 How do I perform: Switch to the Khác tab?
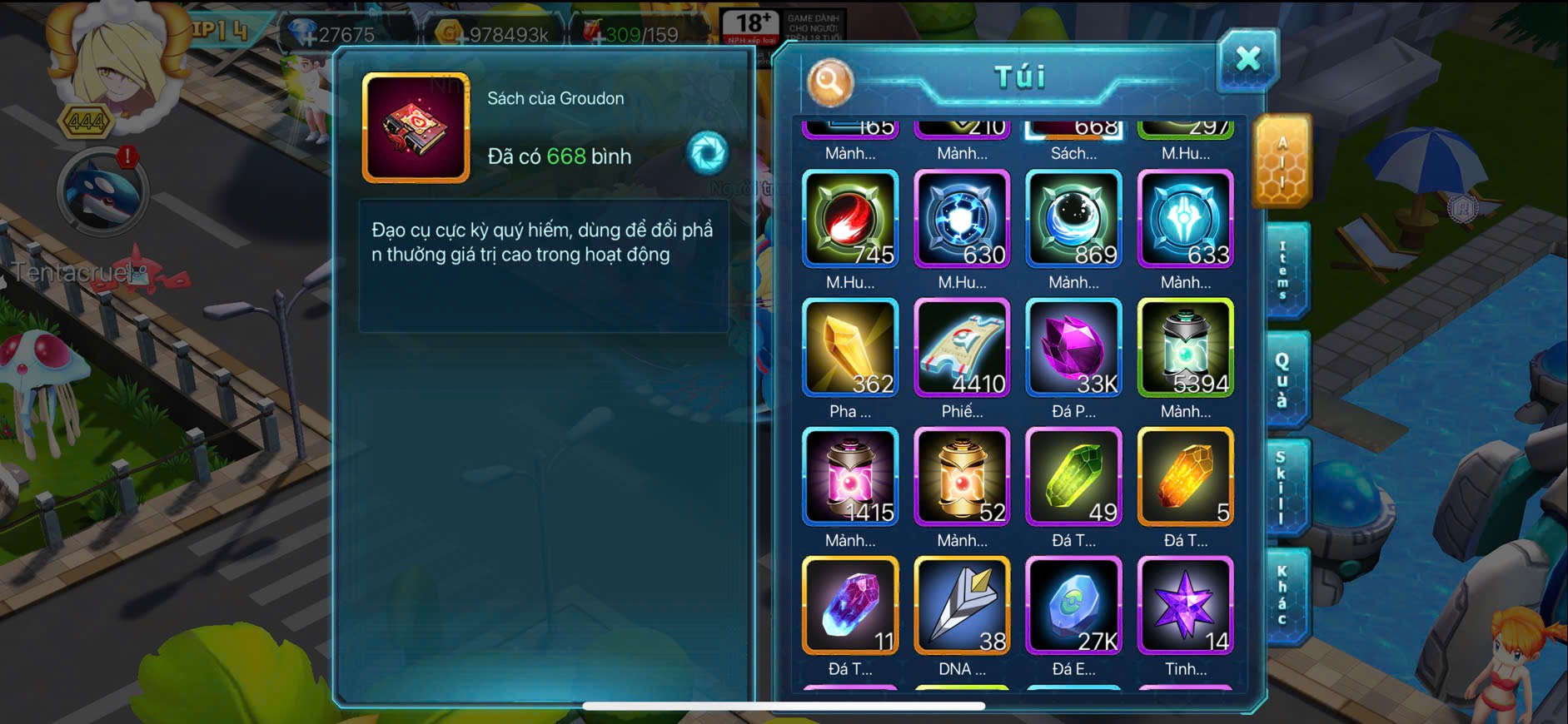(1283, 594)
